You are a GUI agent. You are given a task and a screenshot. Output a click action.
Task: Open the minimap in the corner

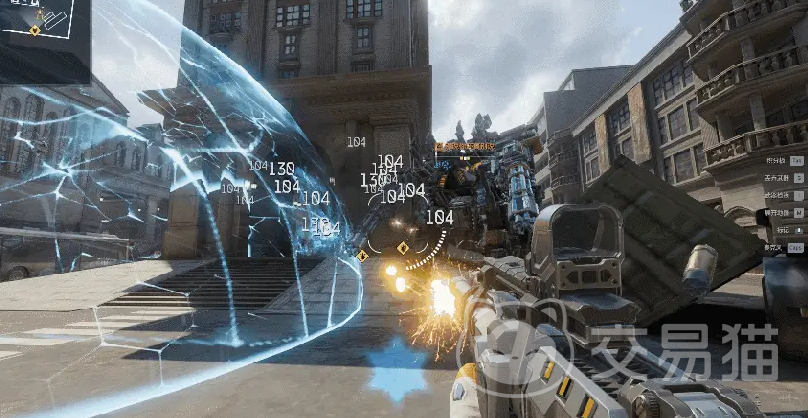44,38
